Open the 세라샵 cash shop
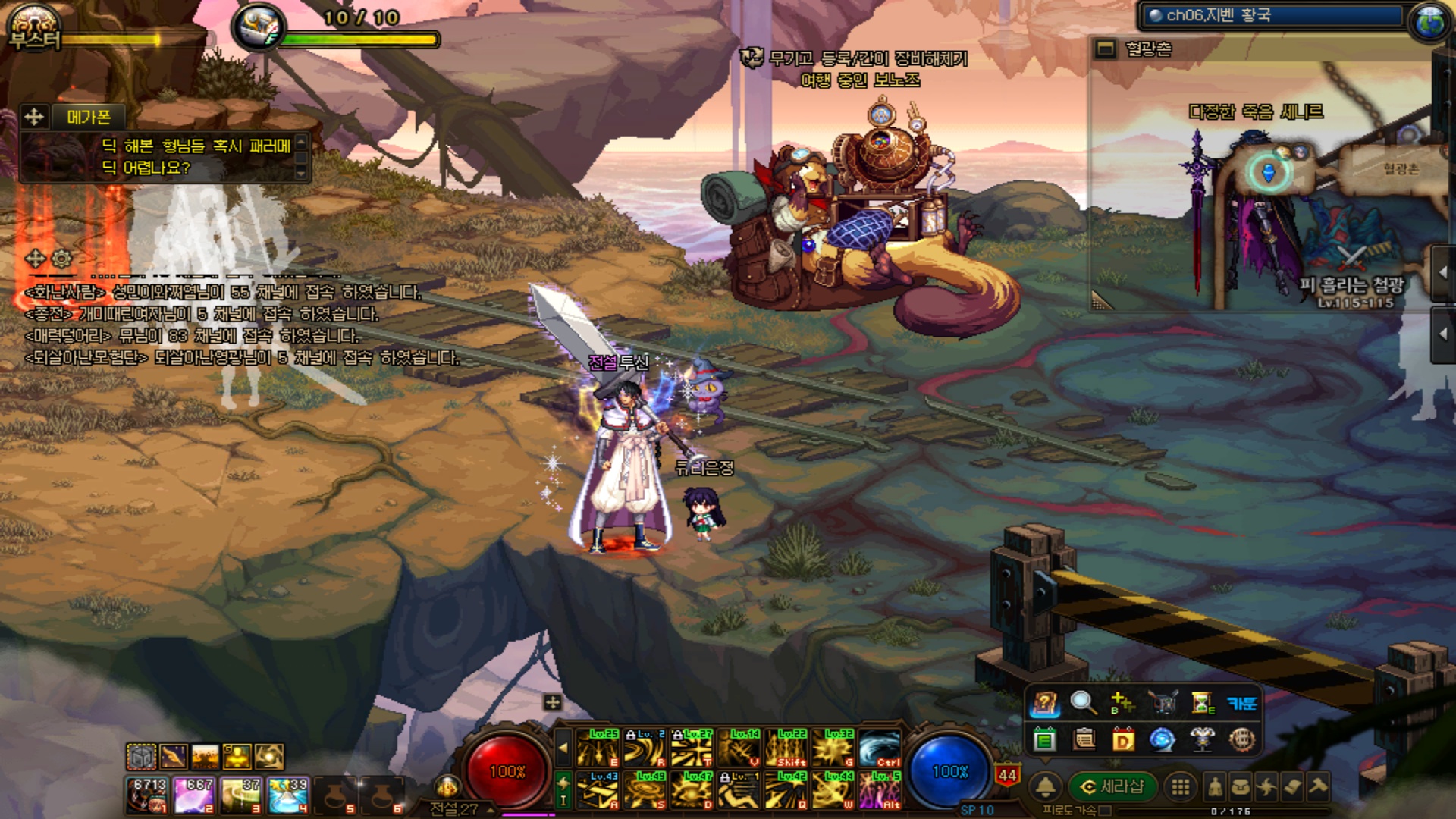 1112,786
